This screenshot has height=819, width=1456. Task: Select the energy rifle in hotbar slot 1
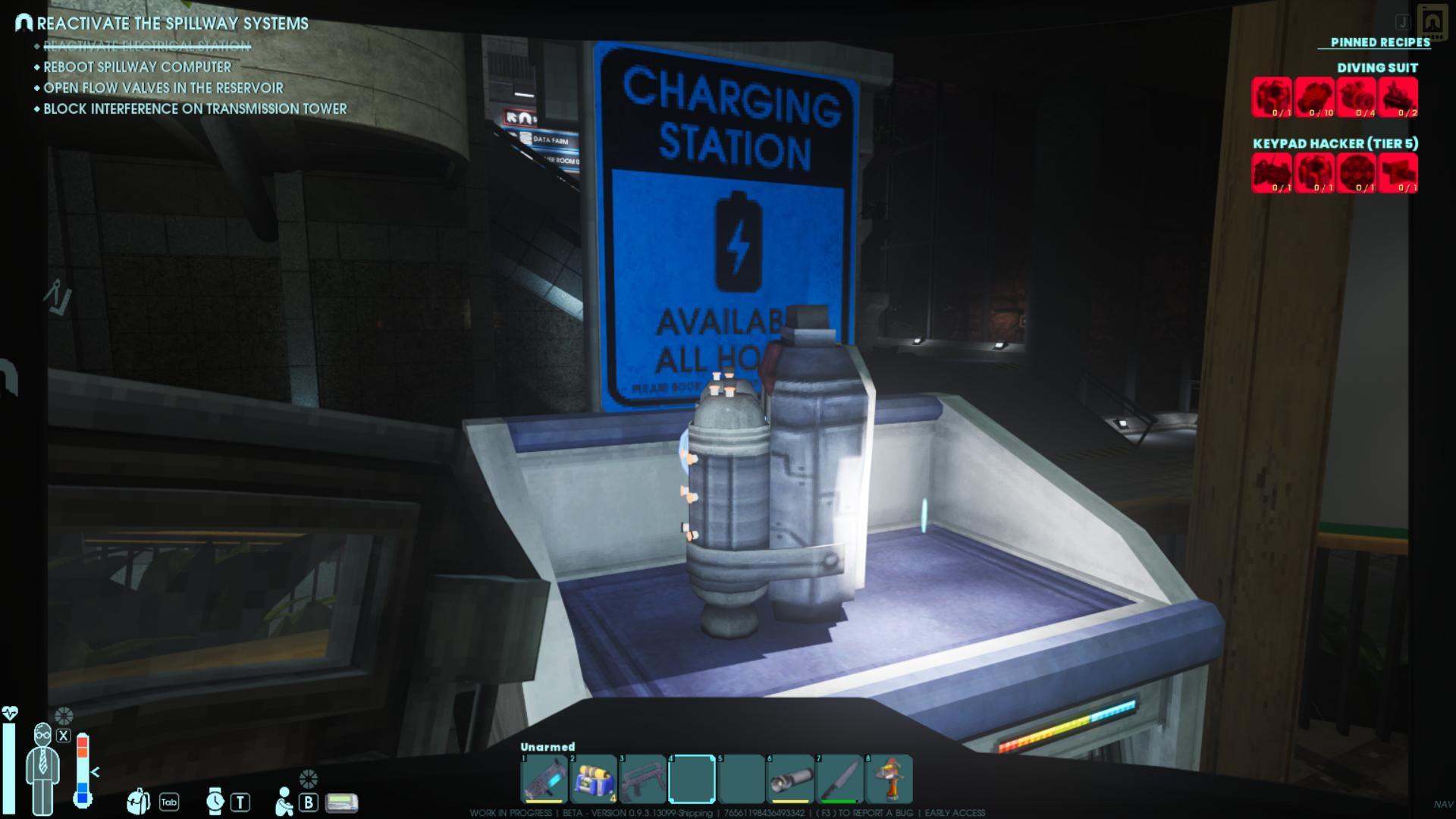pyautogui.click(x=544, y=779)
